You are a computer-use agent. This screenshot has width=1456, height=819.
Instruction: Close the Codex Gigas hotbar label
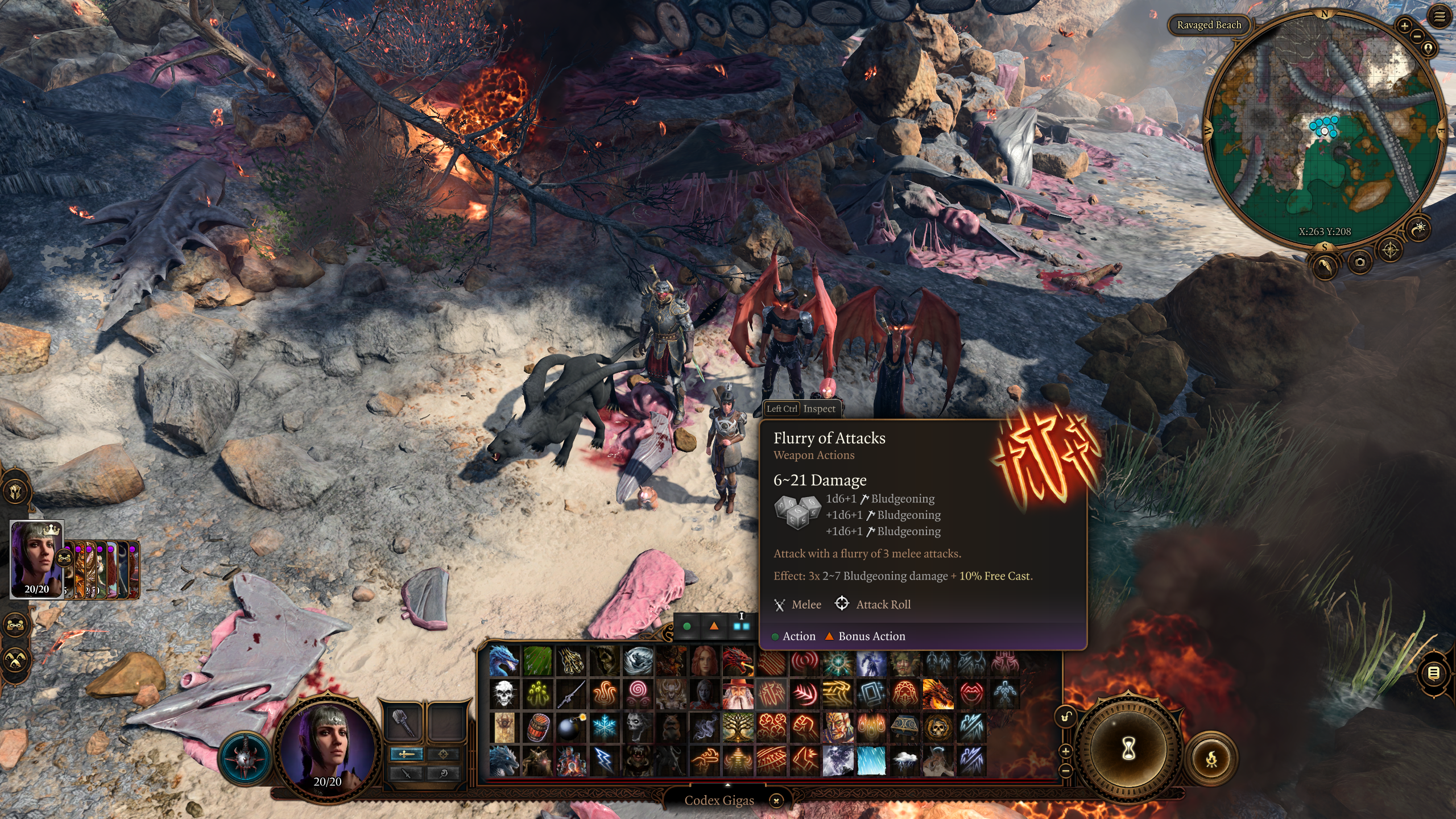[x=776, y=800]
